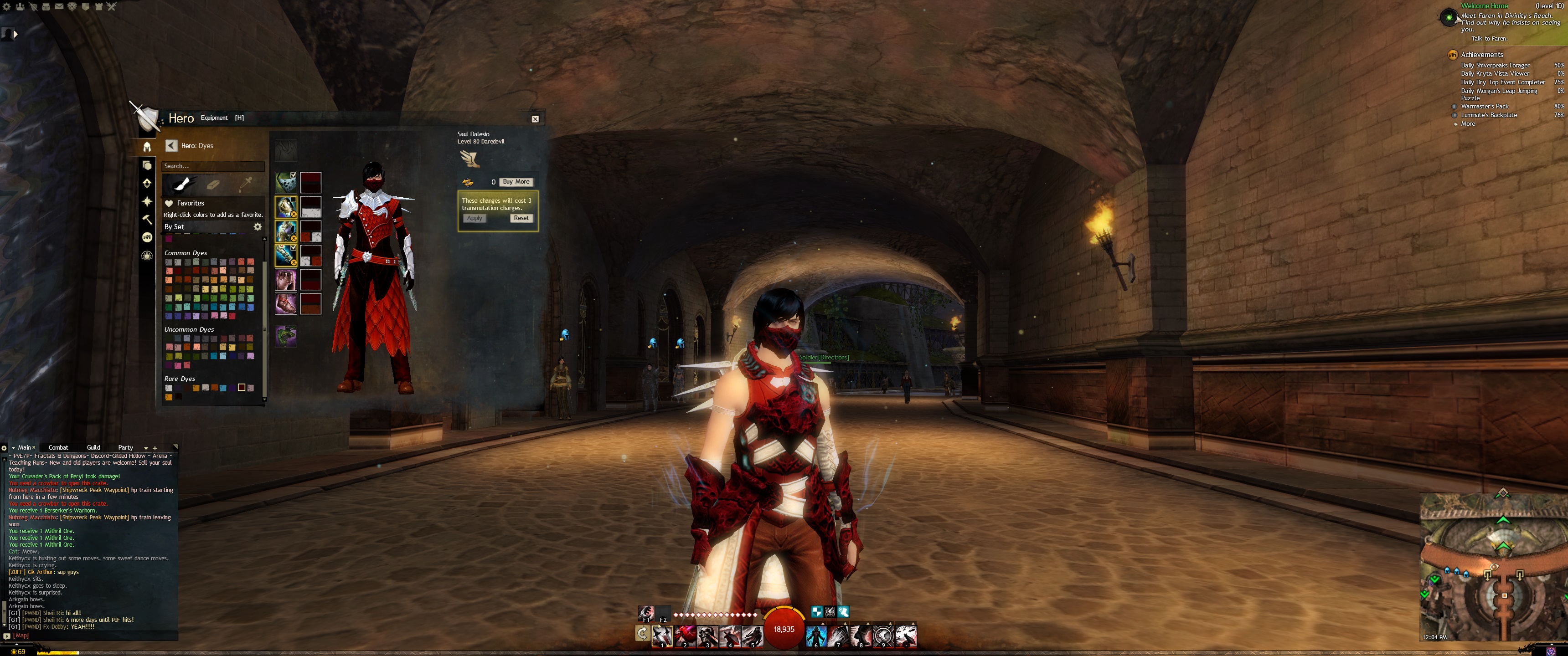The image size is (1568, 656).
Task: Close the Hero panel
Action: [x=535, y=119]
